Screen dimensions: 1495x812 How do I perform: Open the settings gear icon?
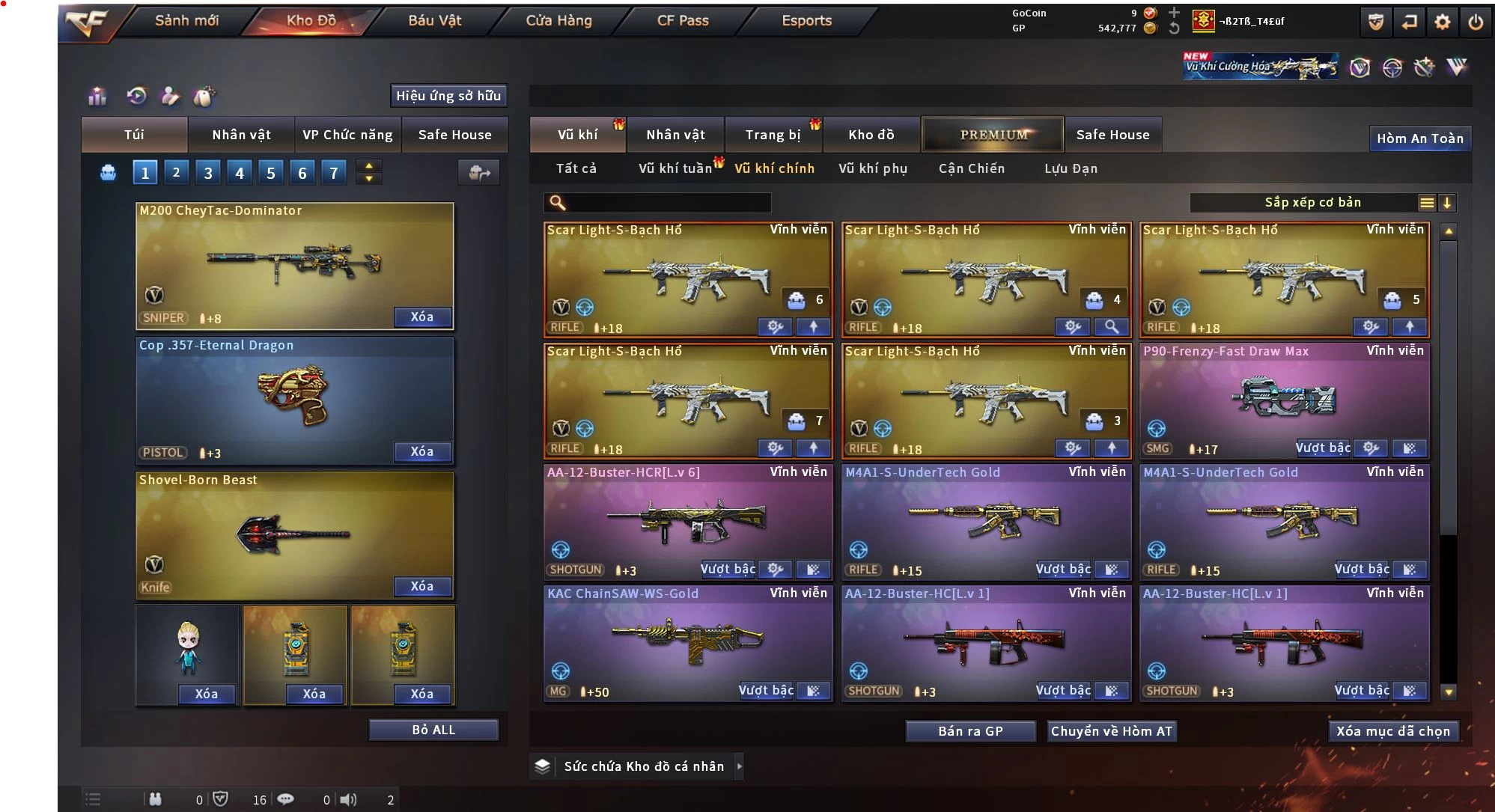[1442, 22]
